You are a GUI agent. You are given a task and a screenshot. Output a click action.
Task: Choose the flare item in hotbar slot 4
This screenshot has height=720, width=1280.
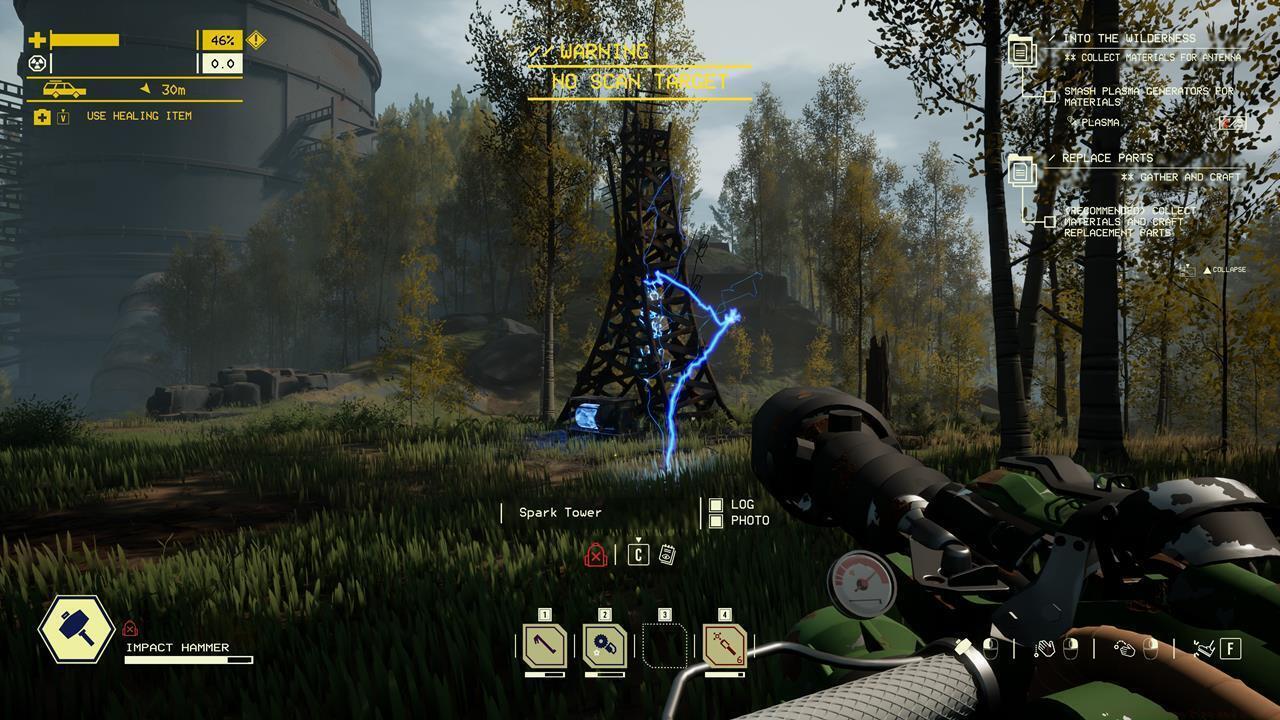[725, 646]
